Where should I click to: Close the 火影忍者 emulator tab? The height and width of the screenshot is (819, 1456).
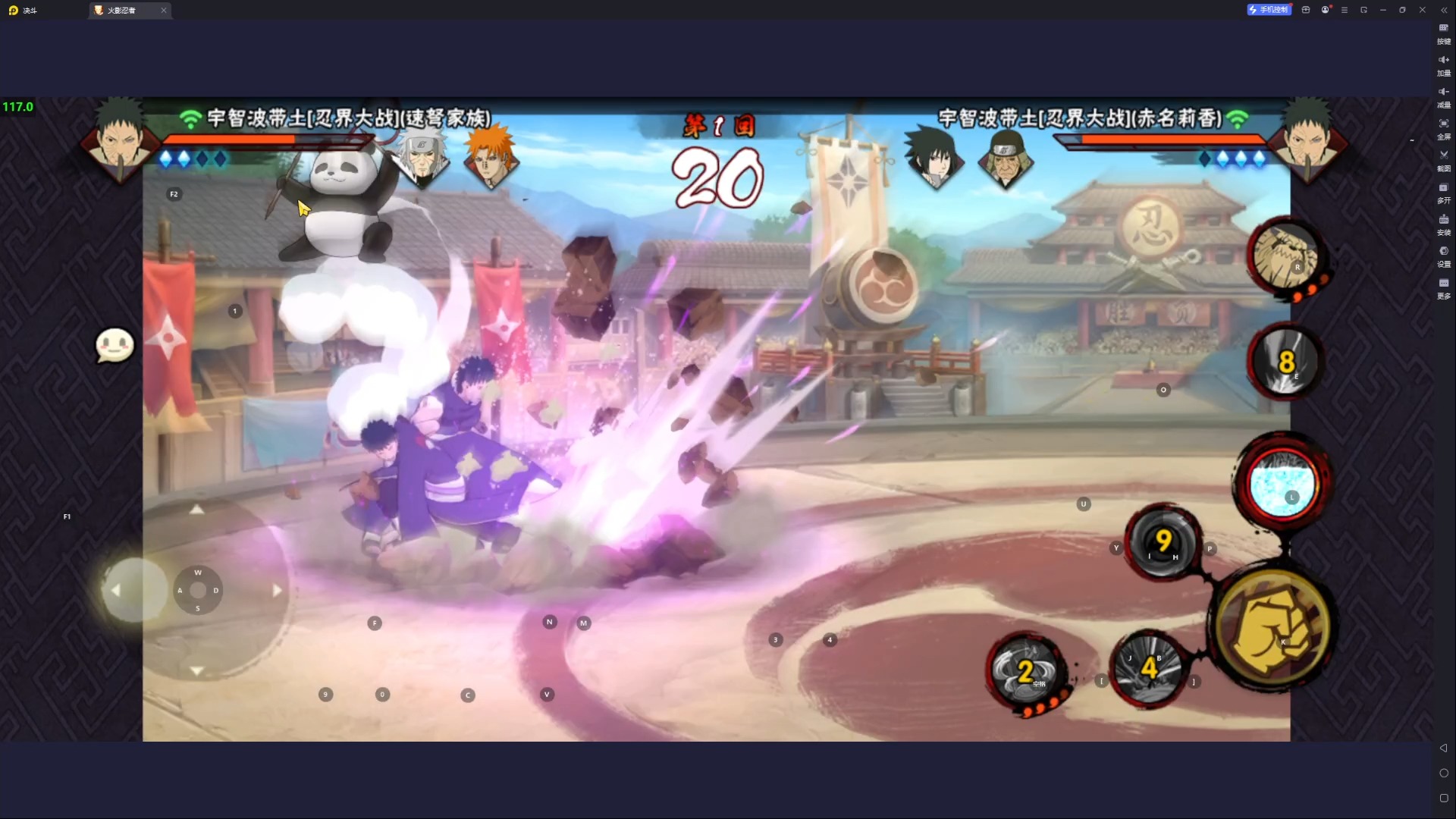click(x=164, y=10)
